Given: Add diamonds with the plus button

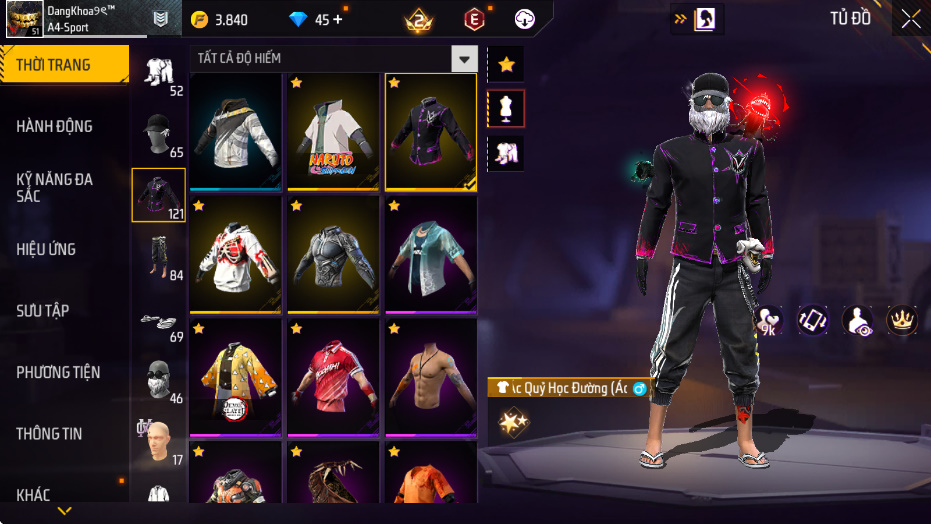Looking at the screenshot, I should point(337,19).
